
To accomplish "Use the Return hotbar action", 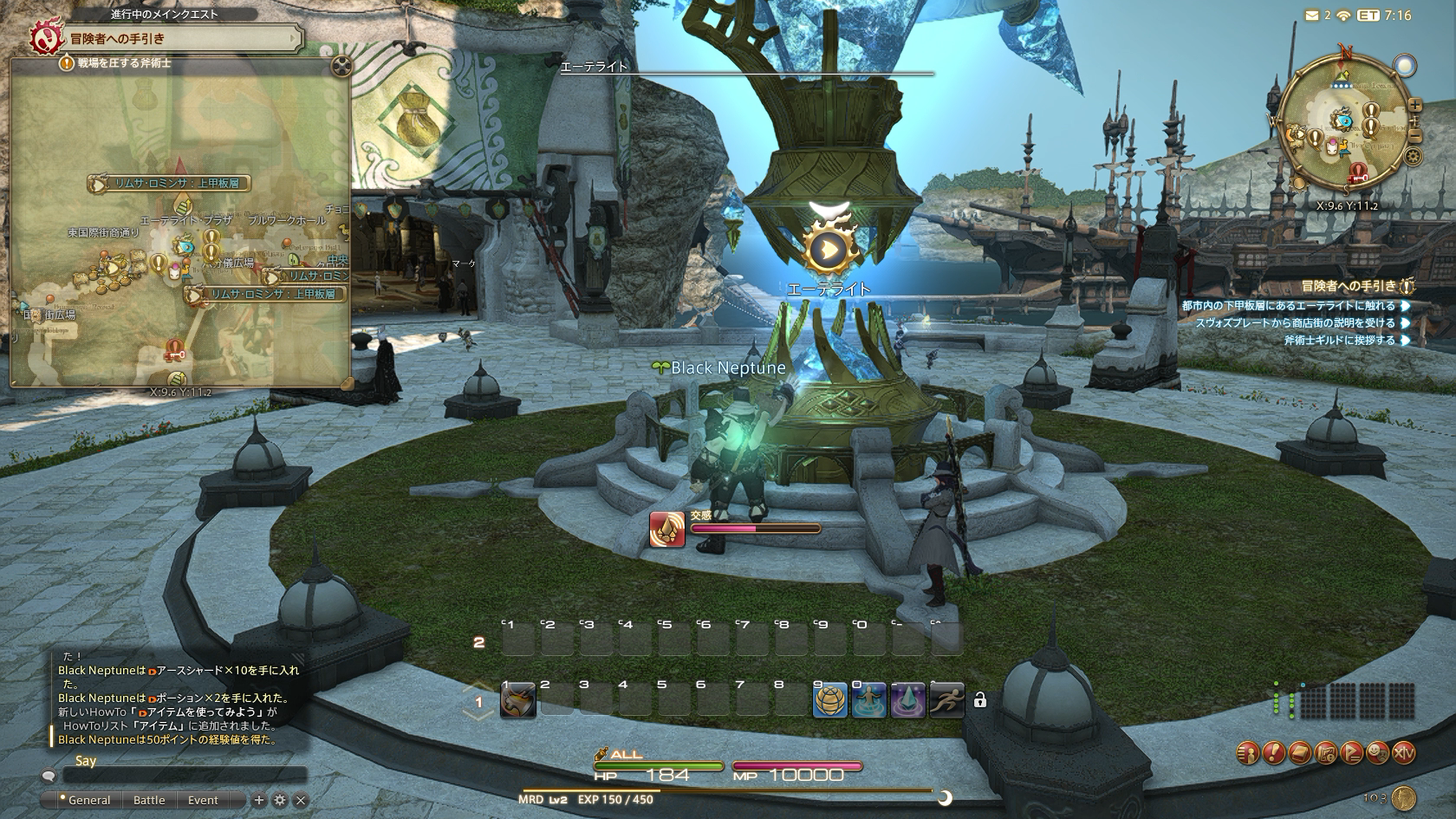I will 868,700.
